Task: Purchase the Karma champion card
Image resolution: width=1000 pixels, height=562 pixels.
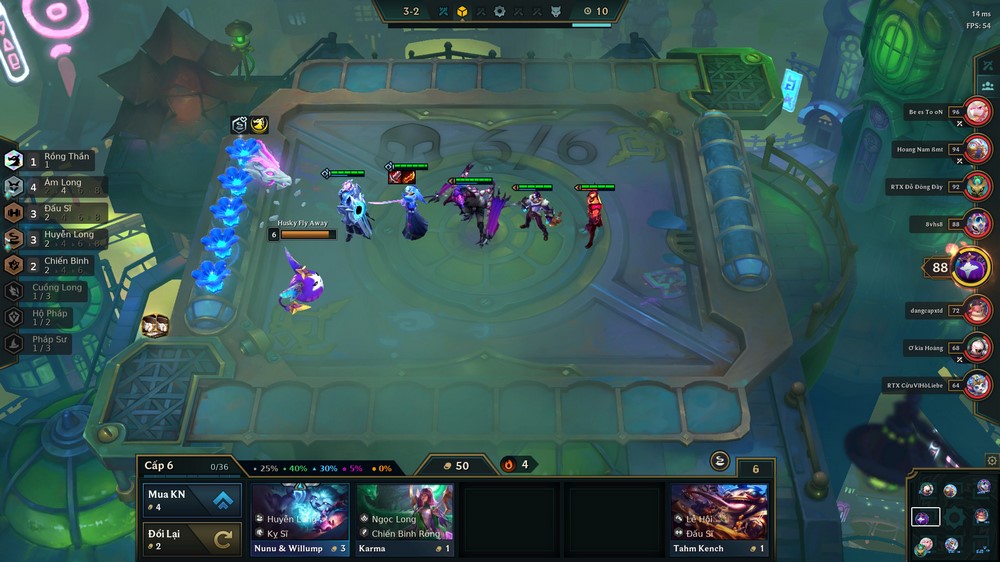Action: tap(405, 519)
